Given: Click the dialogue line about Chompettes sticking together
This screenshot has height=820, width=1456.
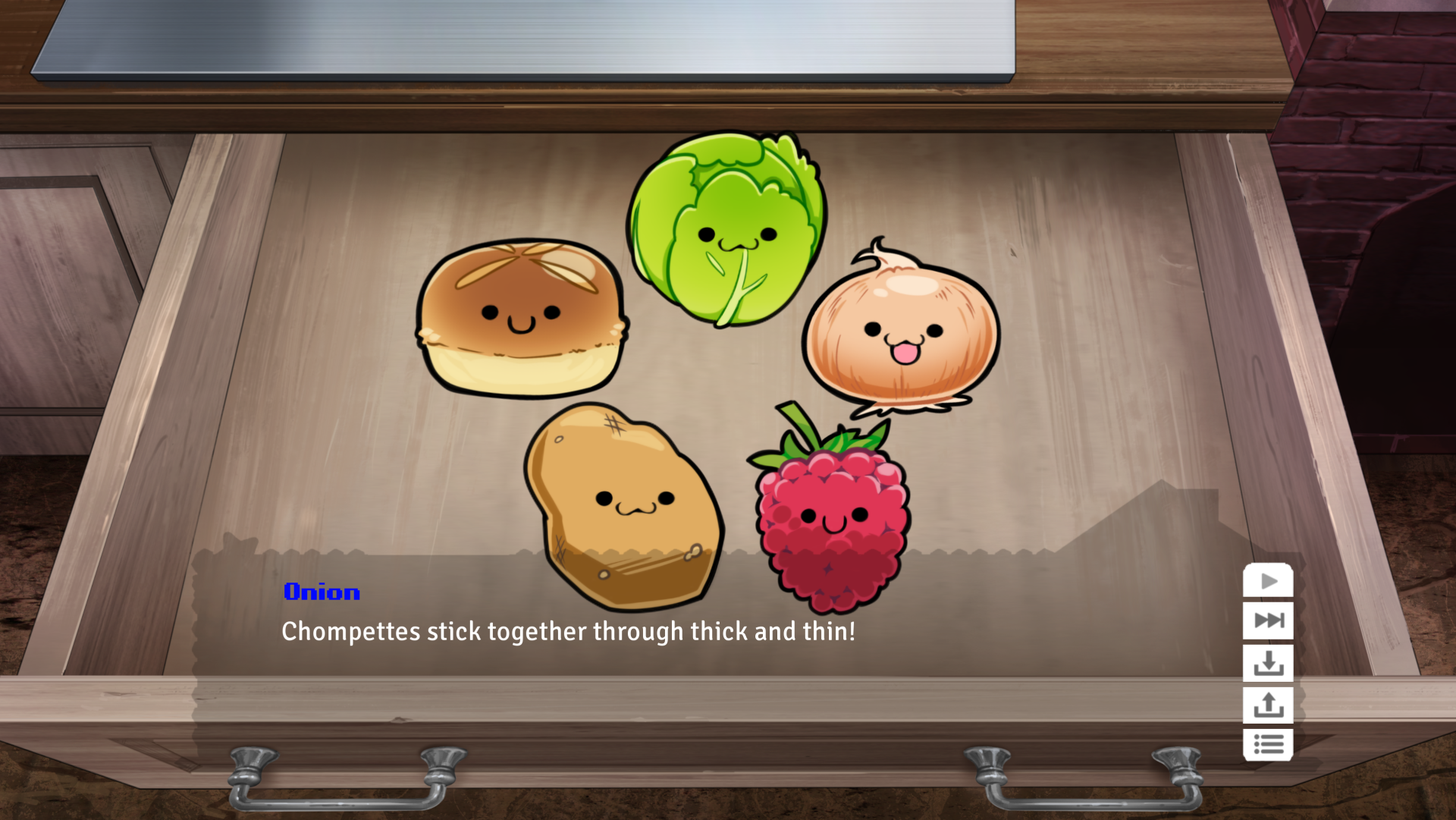Looking at the screenshot, I should 569,630.
